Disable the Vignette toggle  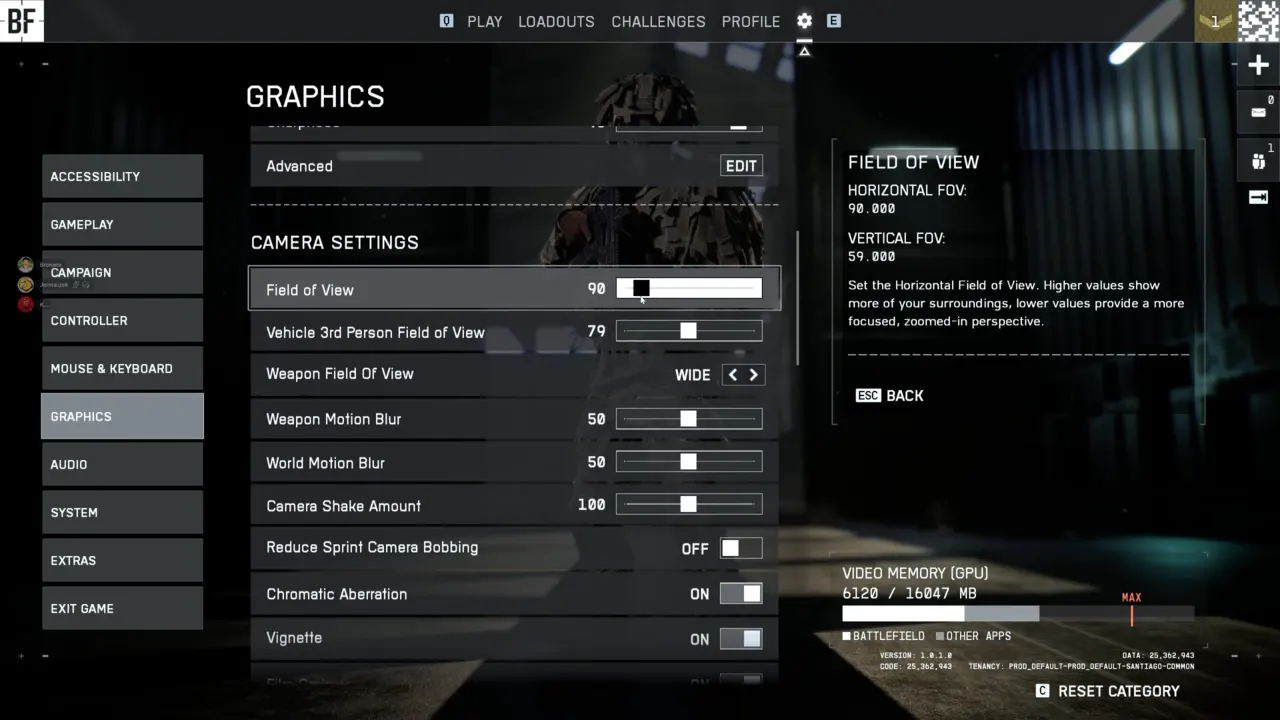(741, 638)
